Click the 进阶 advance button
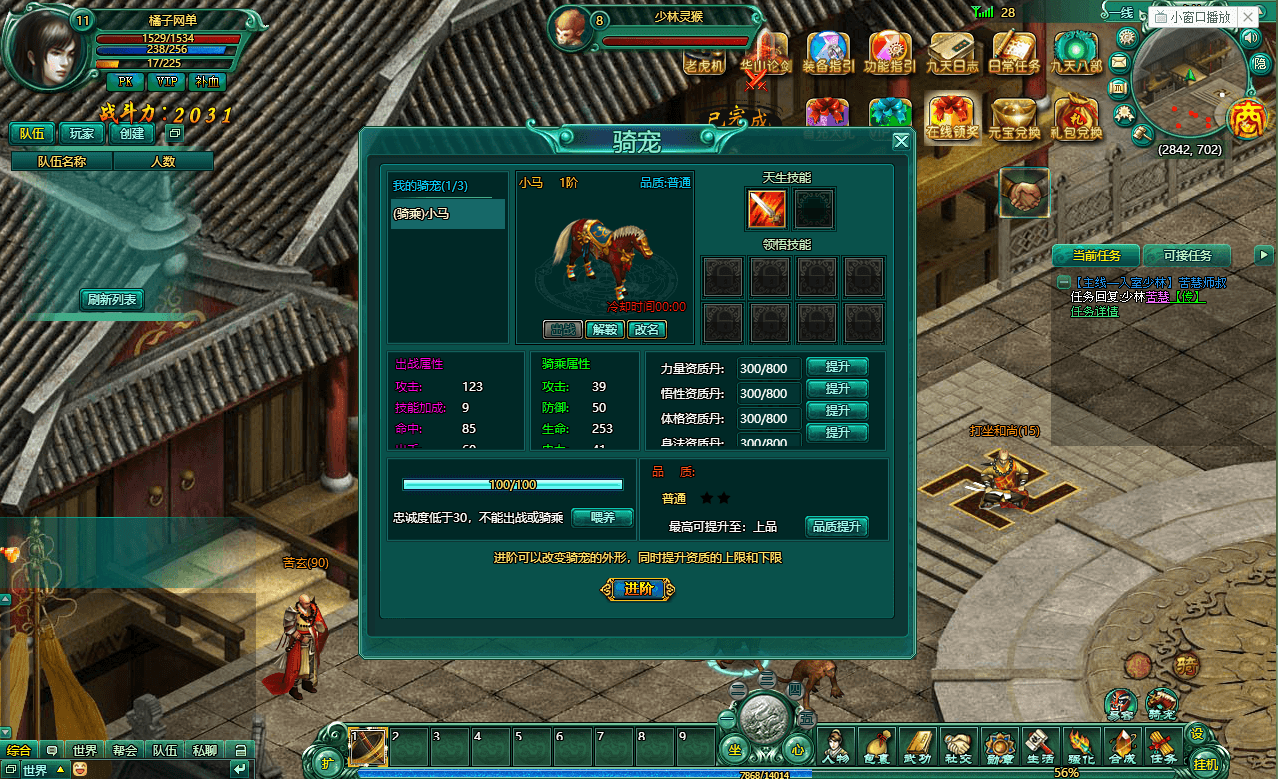Viewport: 1278px width, 779px height. pos(638,589)
